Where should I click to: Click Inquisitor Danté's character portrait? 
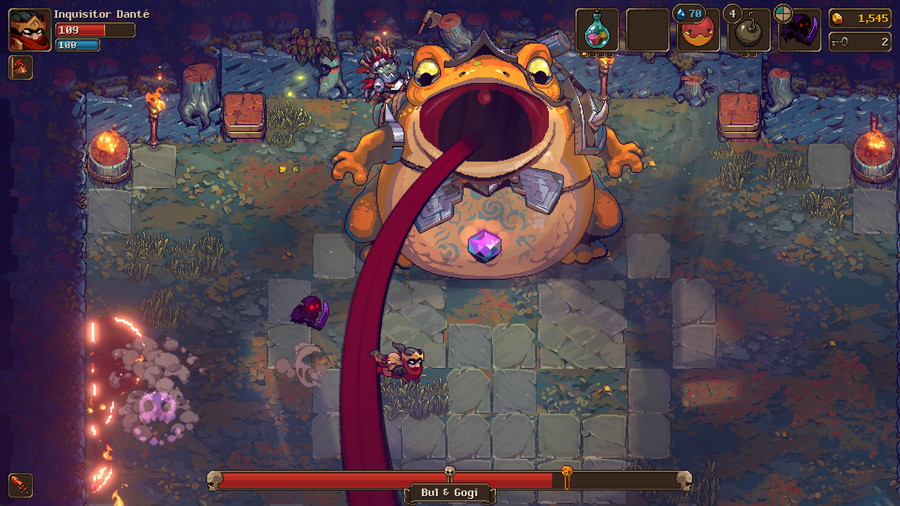(x=29, y=30)
